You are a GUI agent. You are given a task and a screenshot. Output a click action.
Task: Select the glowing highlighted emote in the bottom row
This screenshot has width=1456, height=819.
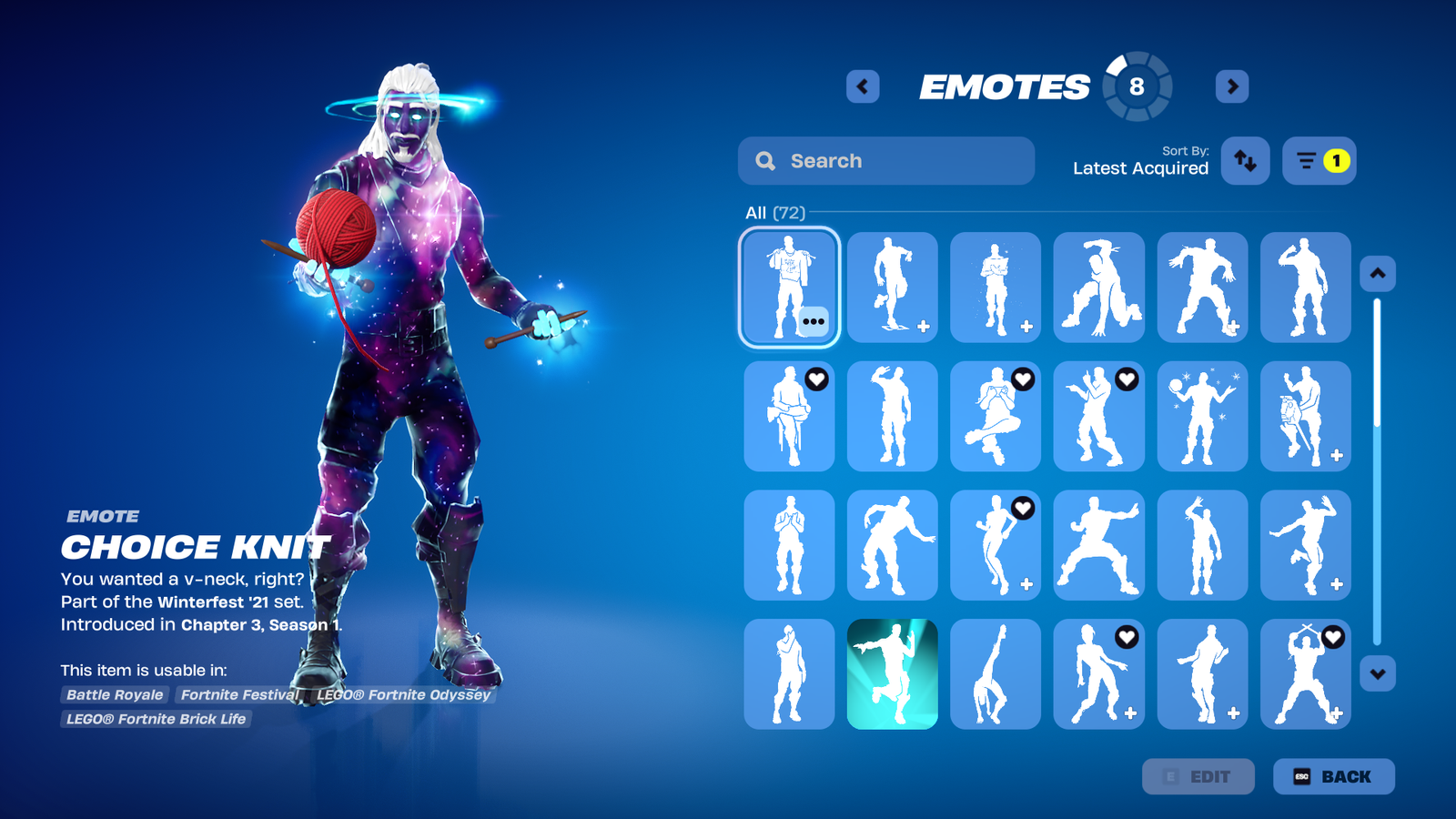pyautogui.click(x=892, y=675)
